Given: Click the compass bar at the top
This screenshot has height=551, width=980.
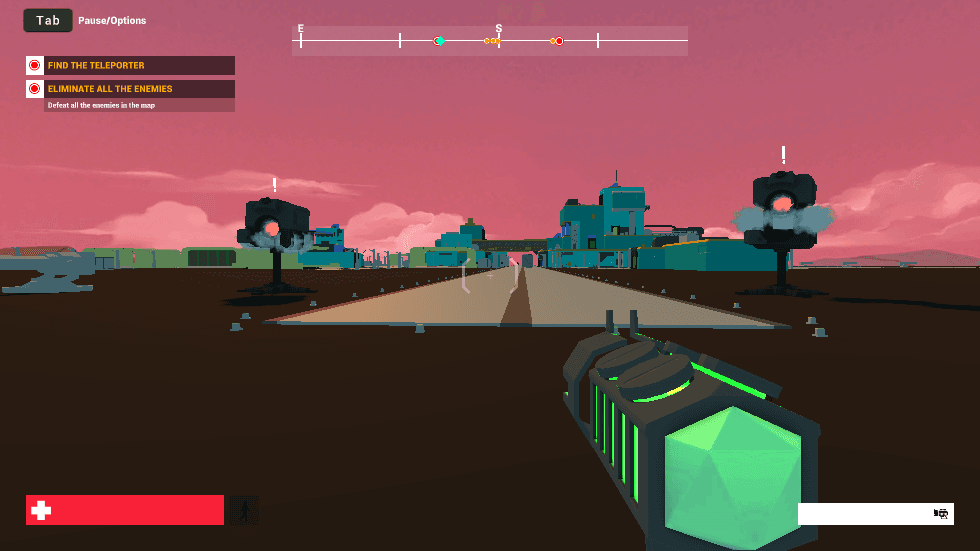Looking at the screenshot, I should pyautogui.click(x=490, y=41).
